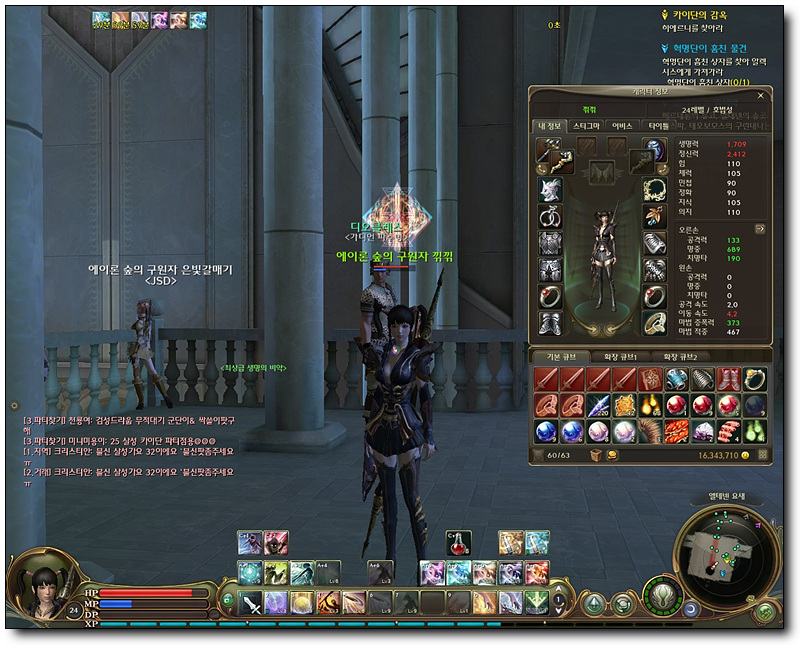This screenshot has width=800, height=645.
Task: Open the 어비스 tab
Action: [x=622, y=127]
